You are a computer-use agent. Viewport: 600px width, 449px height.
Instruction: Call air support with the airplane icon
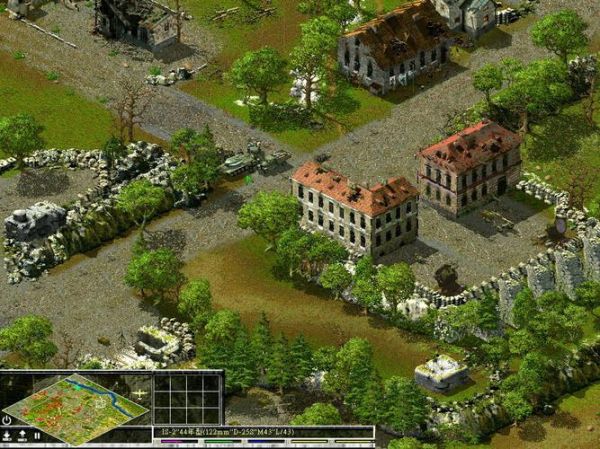tap(141, 392)
